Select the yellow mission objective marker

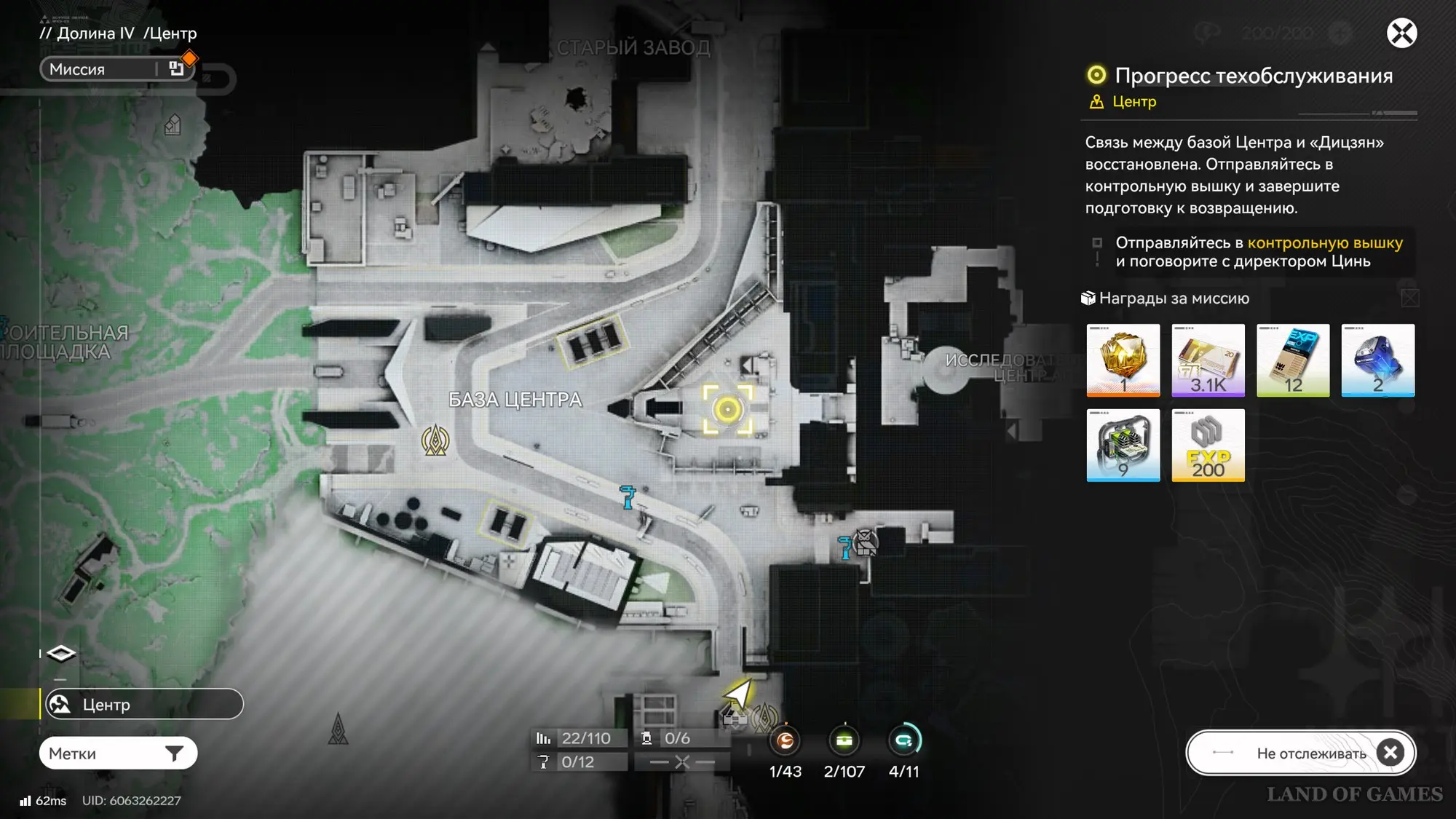tap(727, 410)
